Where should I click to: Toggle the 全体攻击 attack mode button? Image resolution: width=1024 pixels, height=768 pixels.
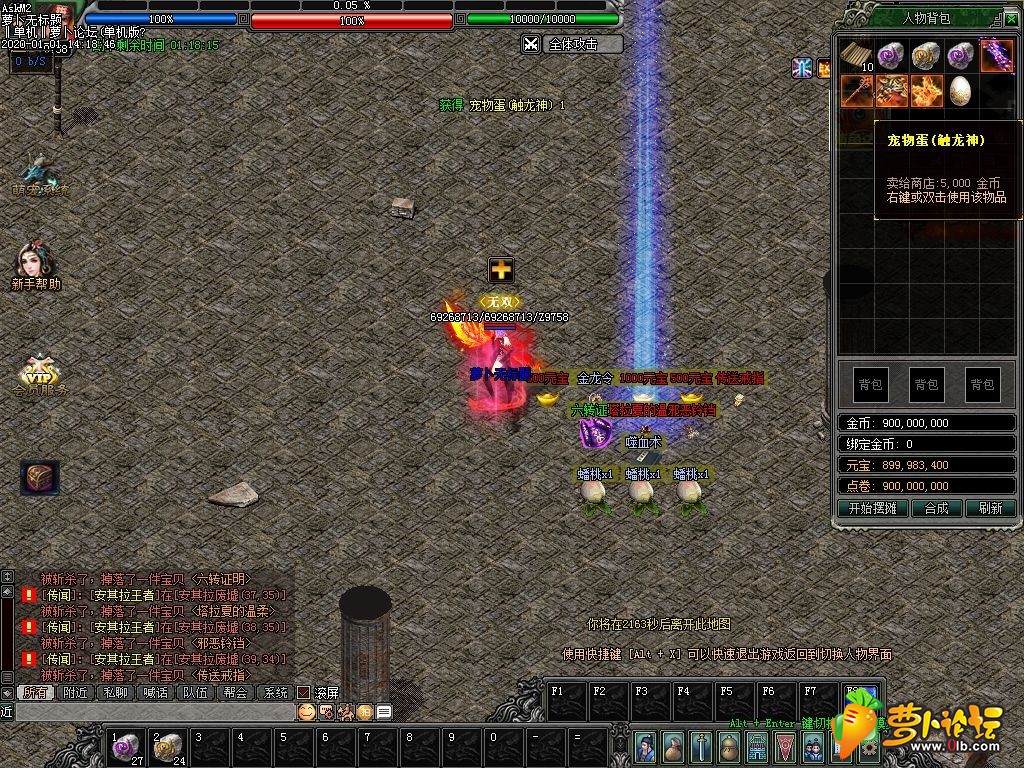[572, 44]
